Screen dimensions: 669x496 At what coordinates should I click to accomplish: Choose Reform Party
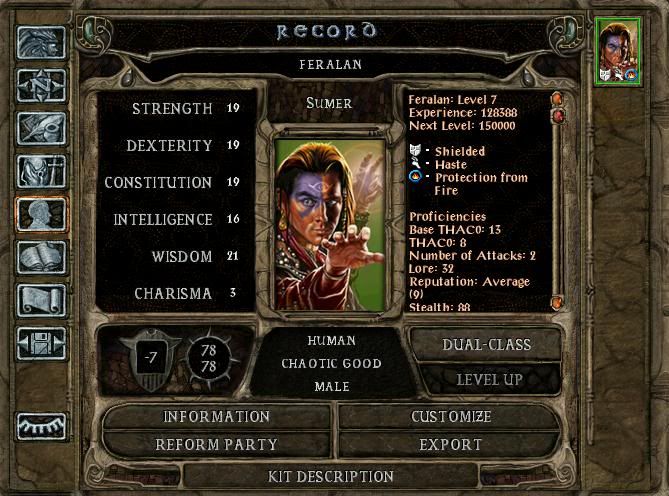217,444
